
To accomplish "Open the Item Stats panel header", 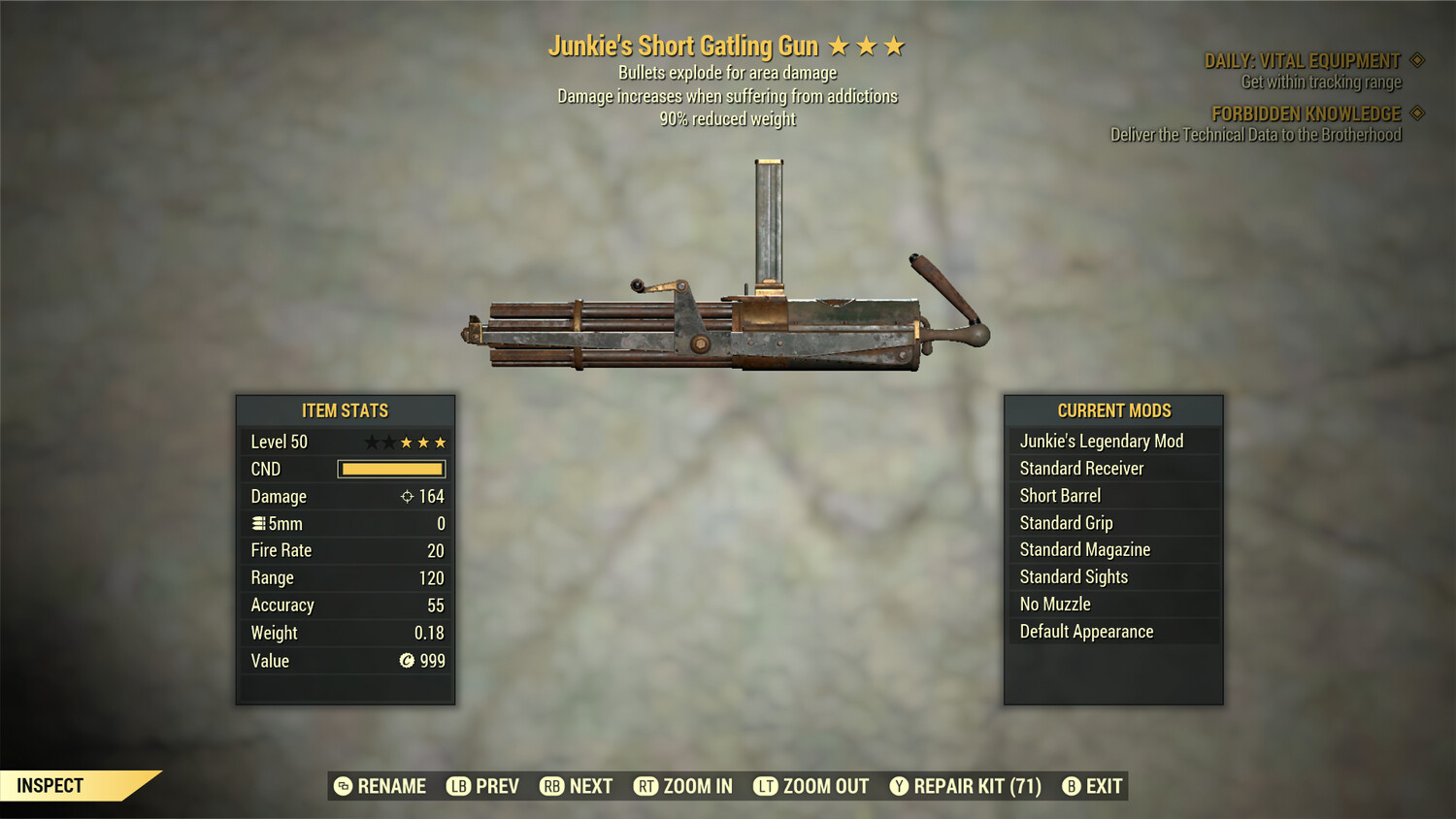I will (346, 410).
